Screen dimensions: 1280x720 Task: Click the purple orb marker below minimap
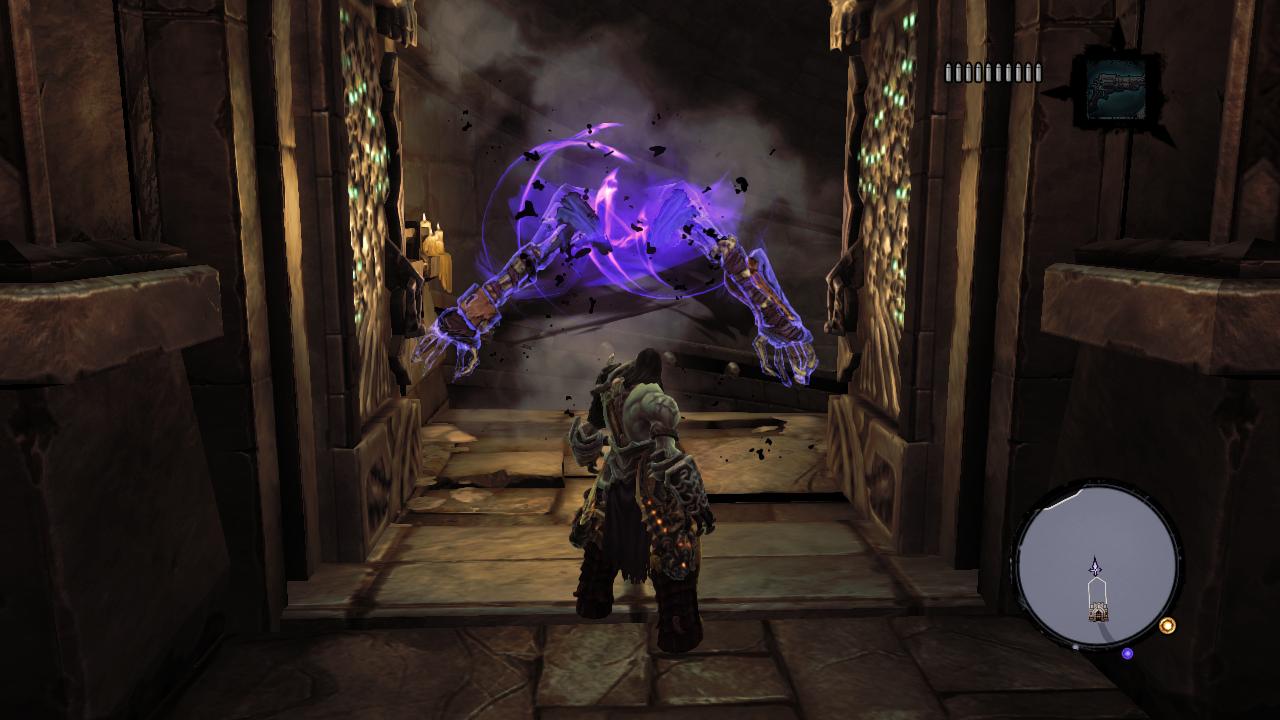[x=1127, y=653]
